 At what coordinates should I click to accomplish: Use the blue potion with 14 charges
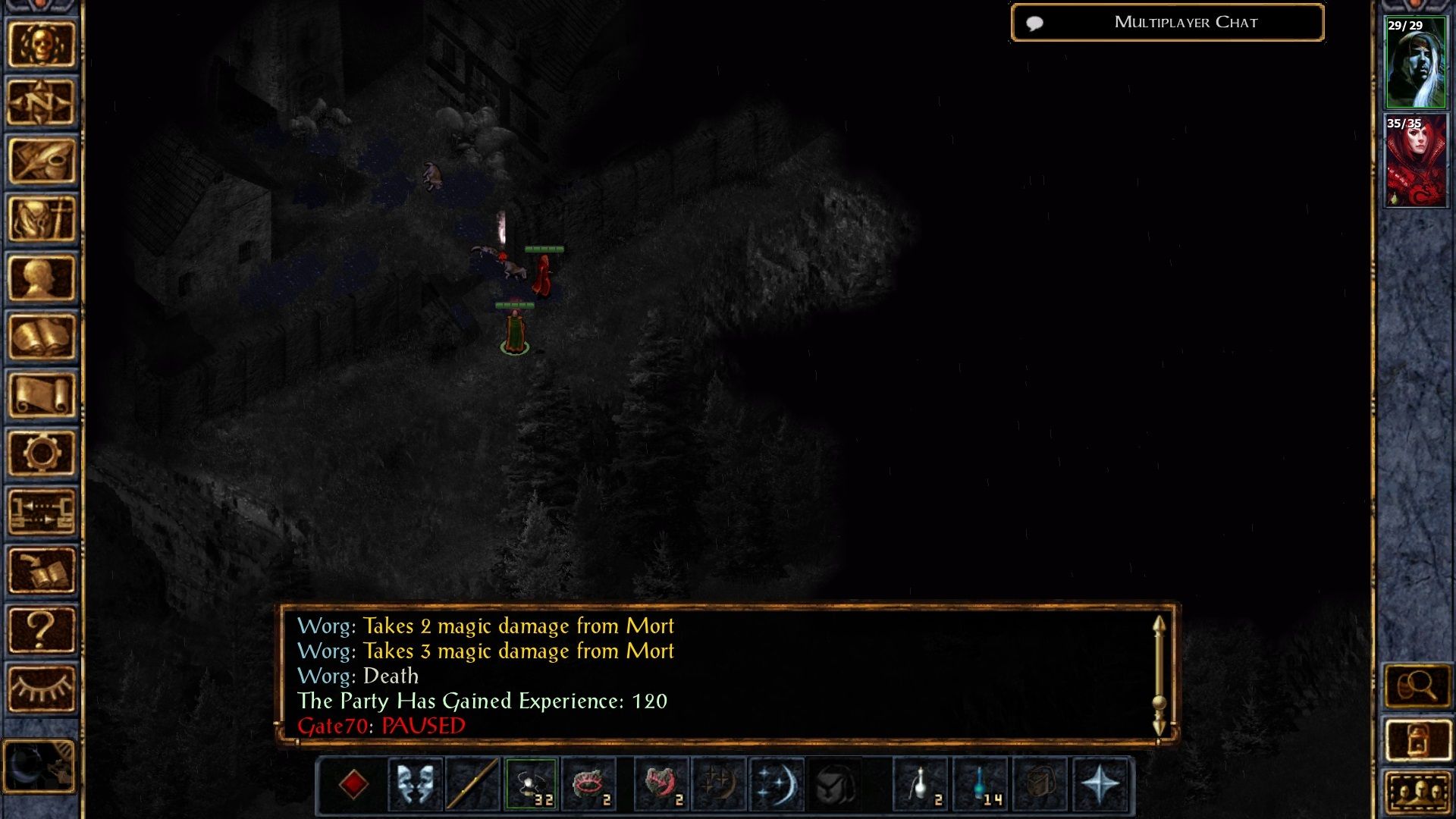(980, 784)
